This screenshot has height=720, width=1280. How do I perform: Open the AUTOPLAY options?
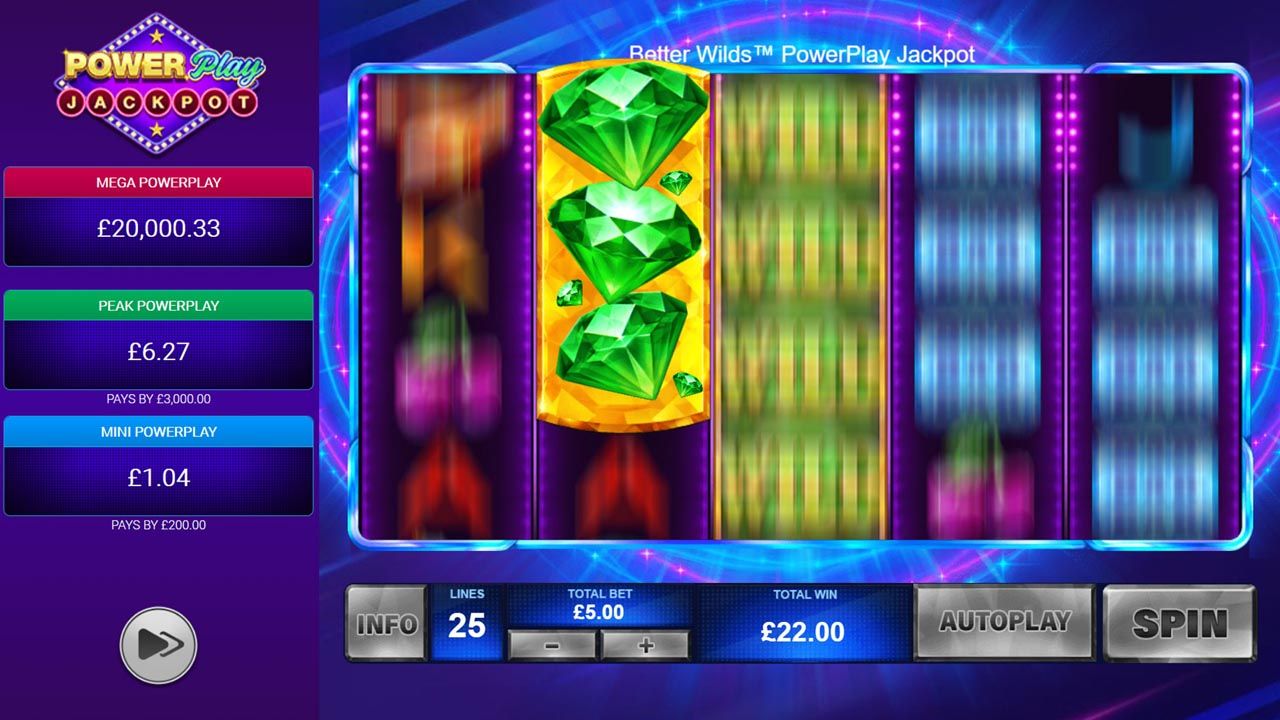click(x=1004, y=622)
